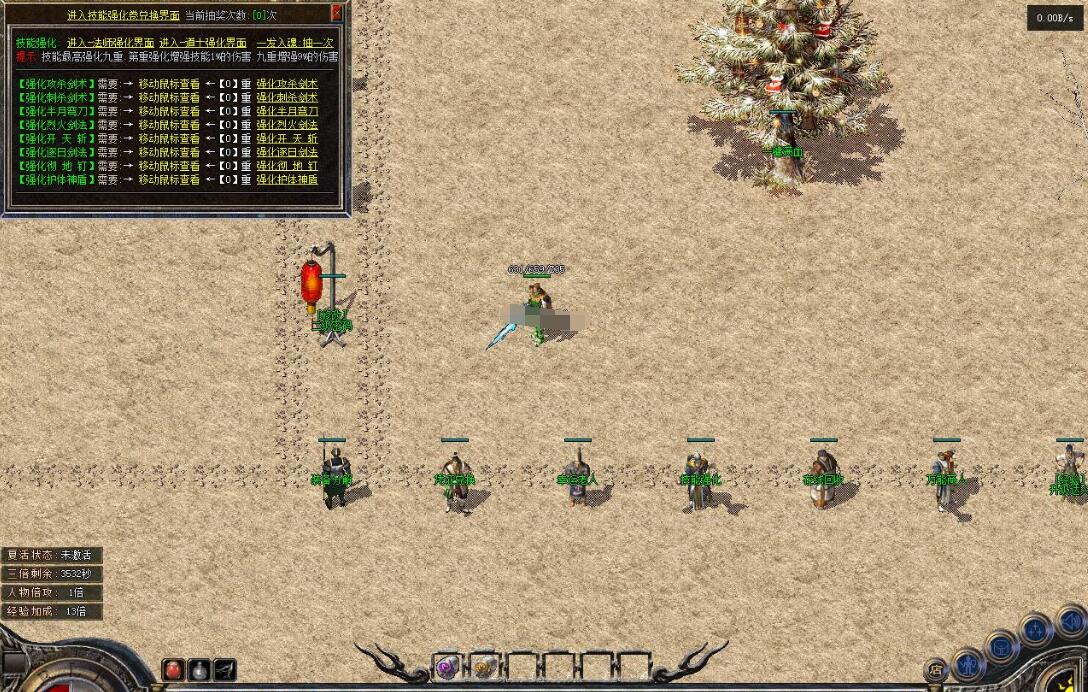Choose the underlined 强化逐日剑法 link

pyautogui.click(x=287, y=153)
